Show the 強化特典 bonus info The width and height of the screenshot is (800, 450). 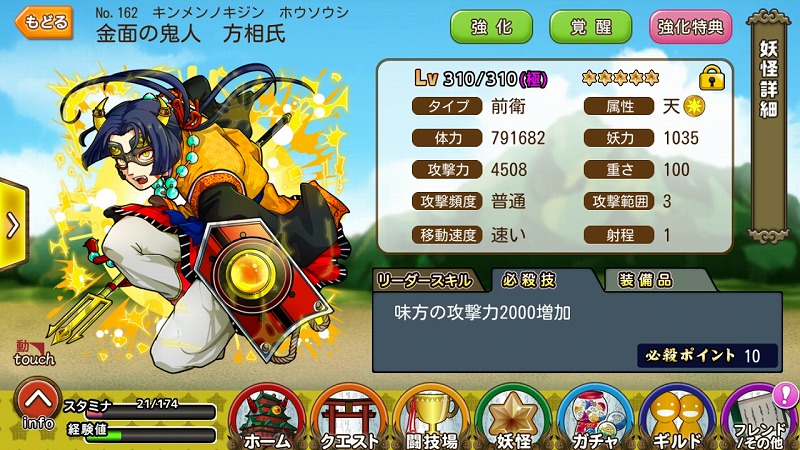691,27
